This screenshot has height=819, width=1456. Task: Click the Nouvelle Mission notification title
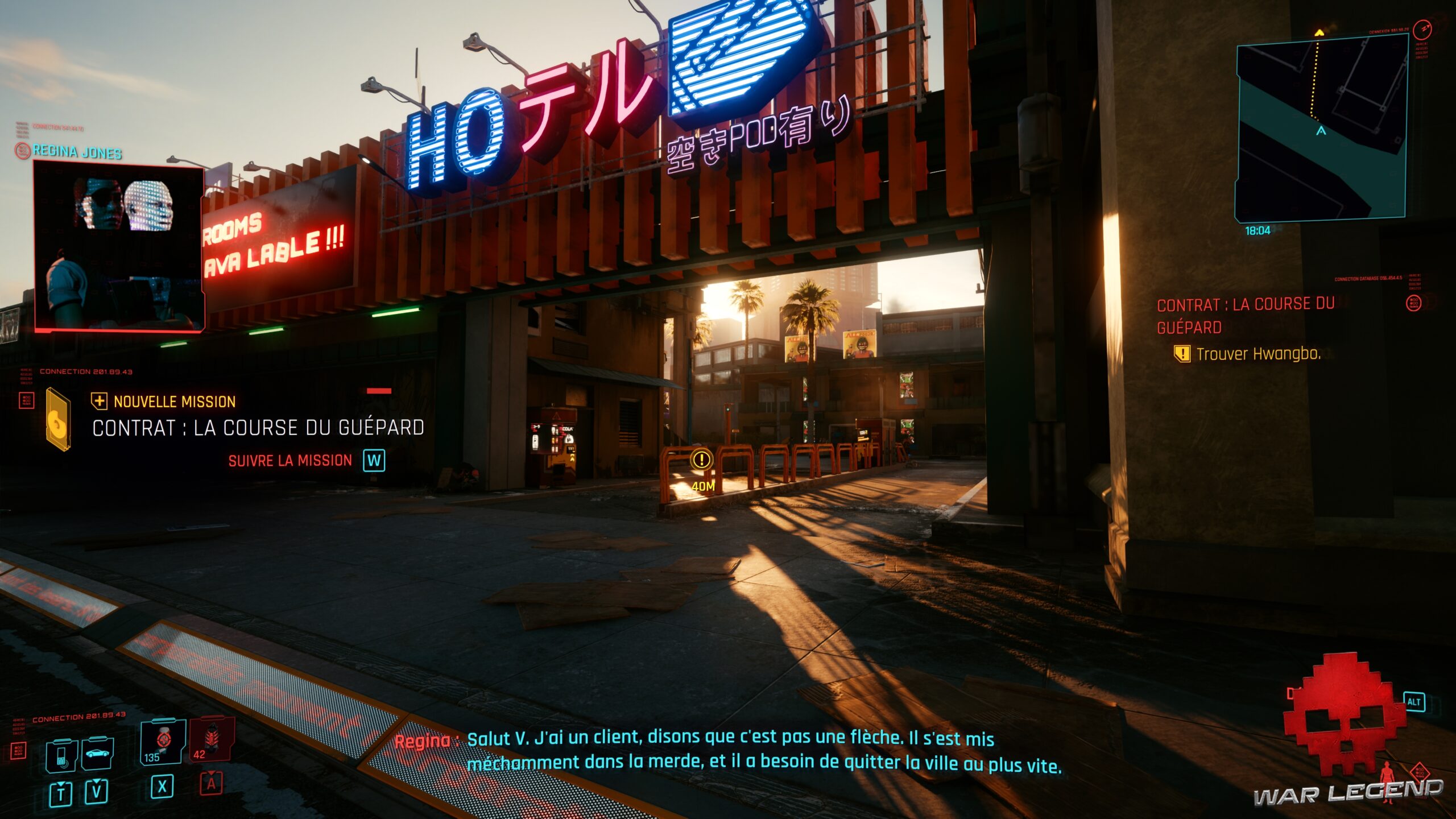pyautogui.click(x=174, y=402)
